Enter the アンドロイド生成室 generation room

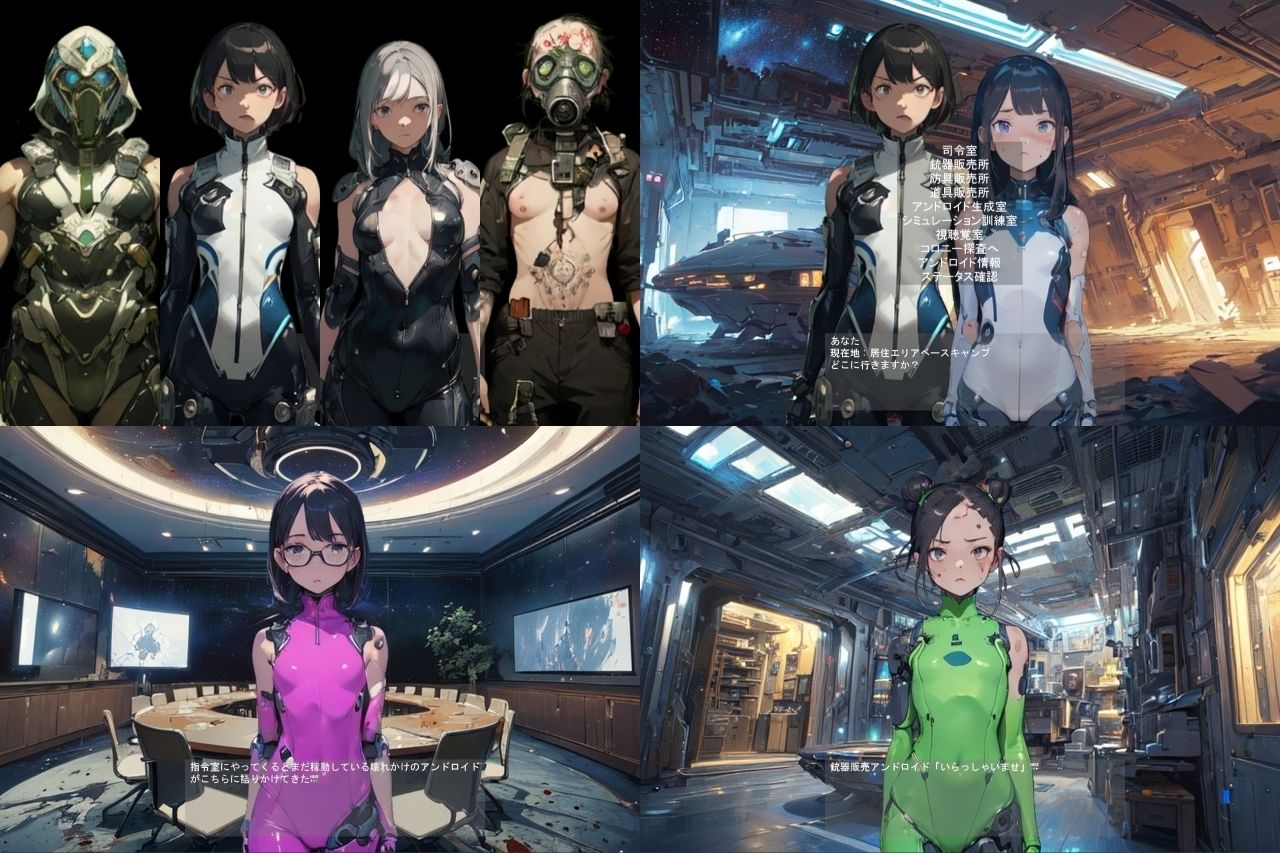coord(958,207)
